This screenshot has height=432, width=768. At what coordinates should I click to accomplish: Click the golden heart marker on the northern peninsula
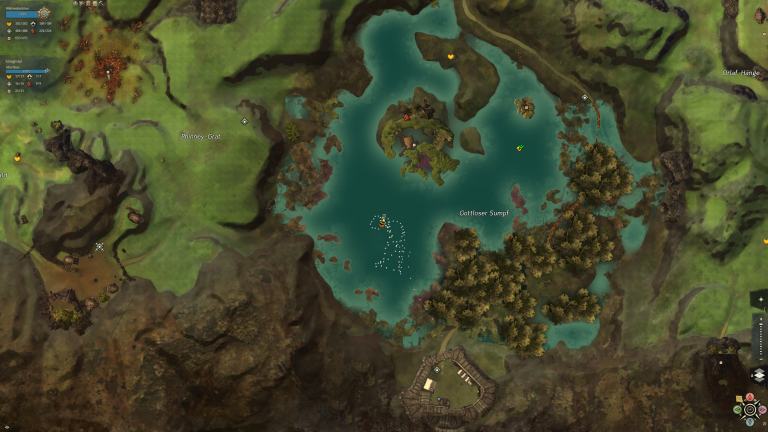tap(451, 56)
